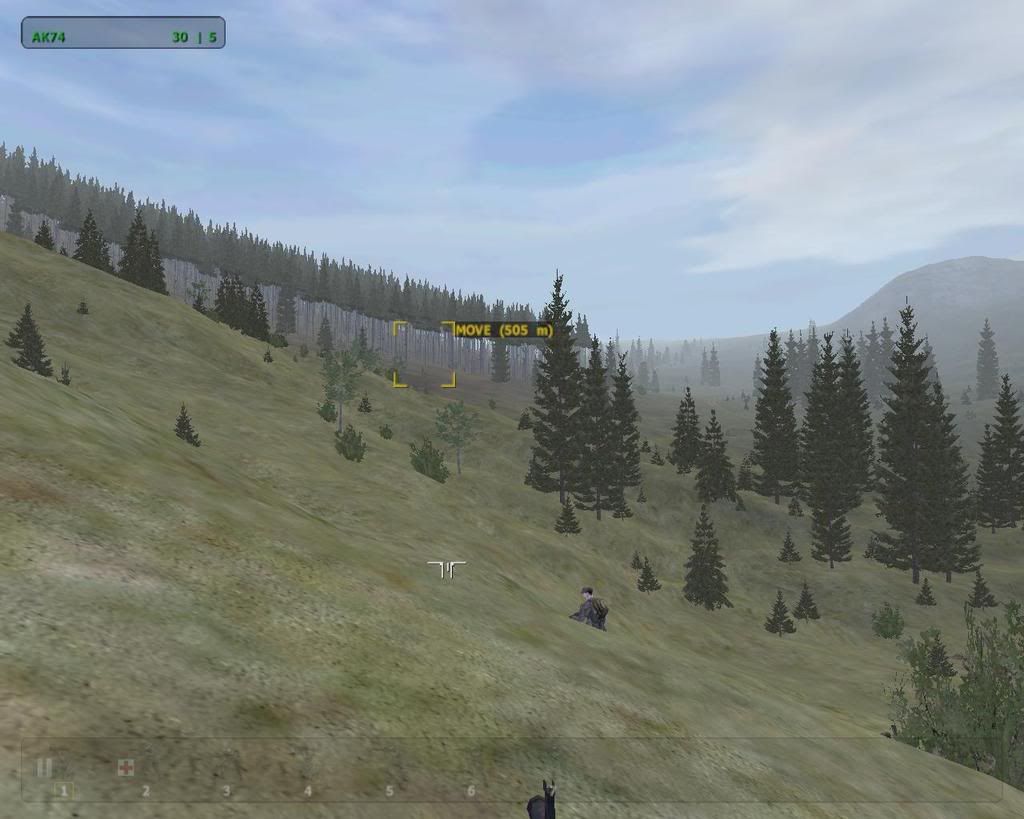Select squad unit slot 3

(x=226, y=791)
